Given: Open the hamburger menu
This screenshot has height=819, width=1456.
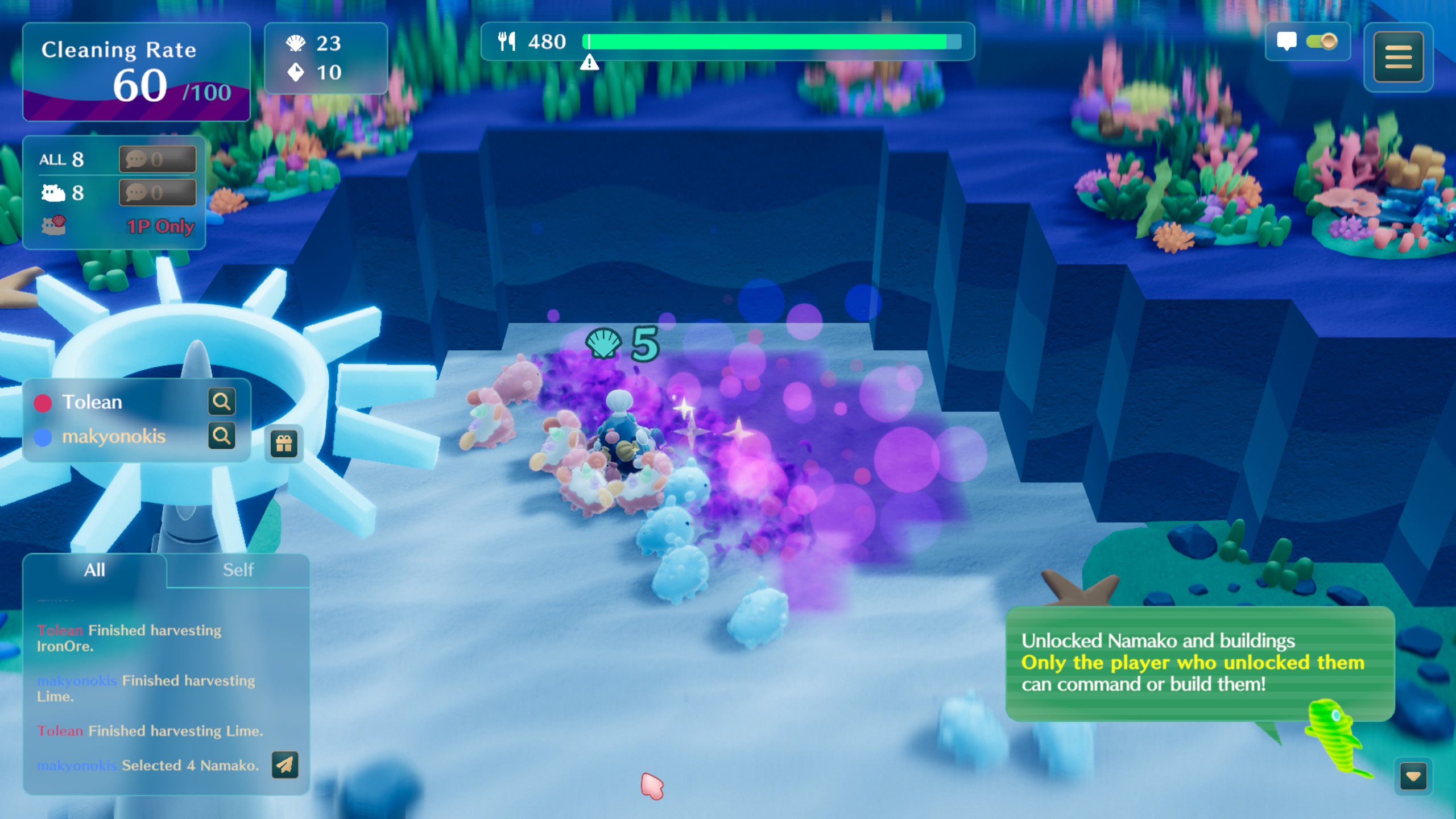Looking at the screenshot, I should pyautogui.click(x=1398, y=57).
